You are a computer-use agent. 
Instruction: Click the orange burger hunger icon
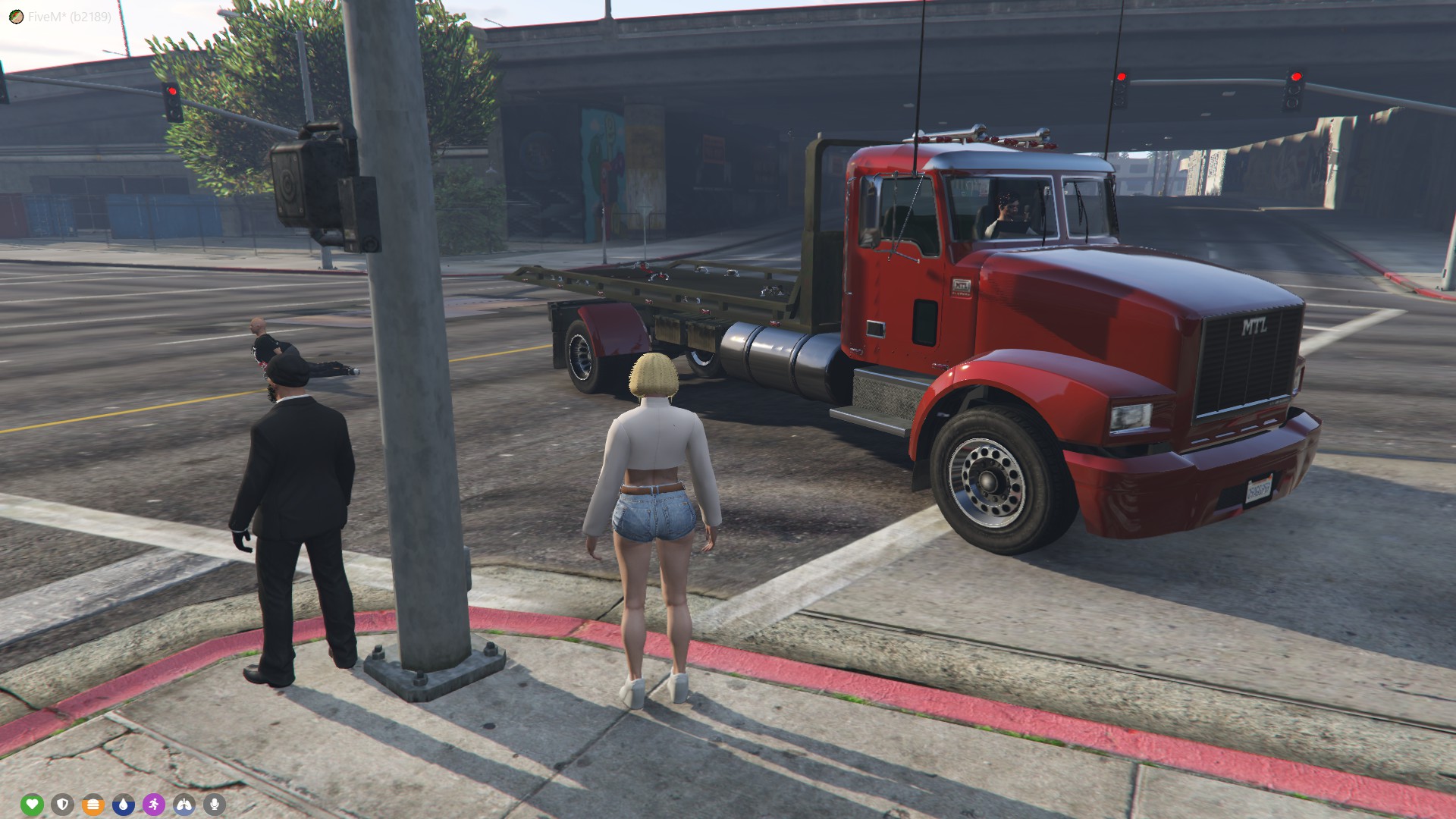click(93, 804)
